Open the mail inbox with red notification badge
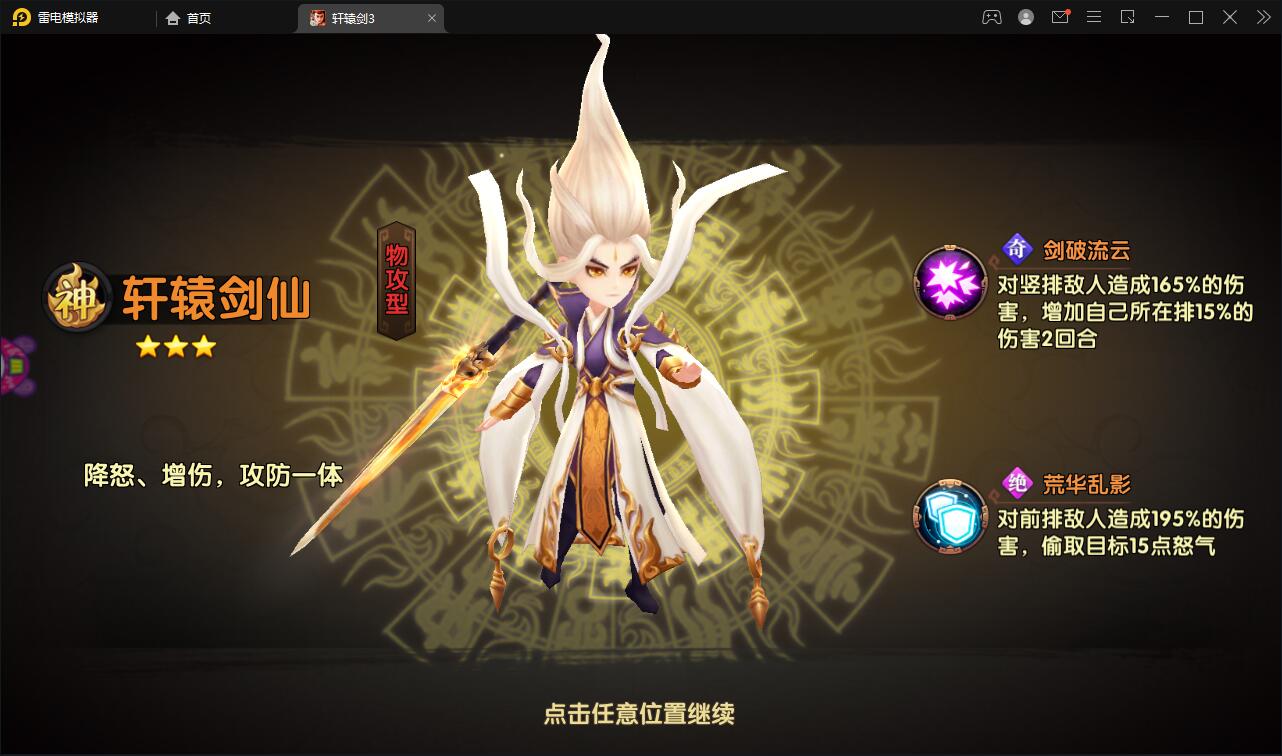 point(1060,17)
